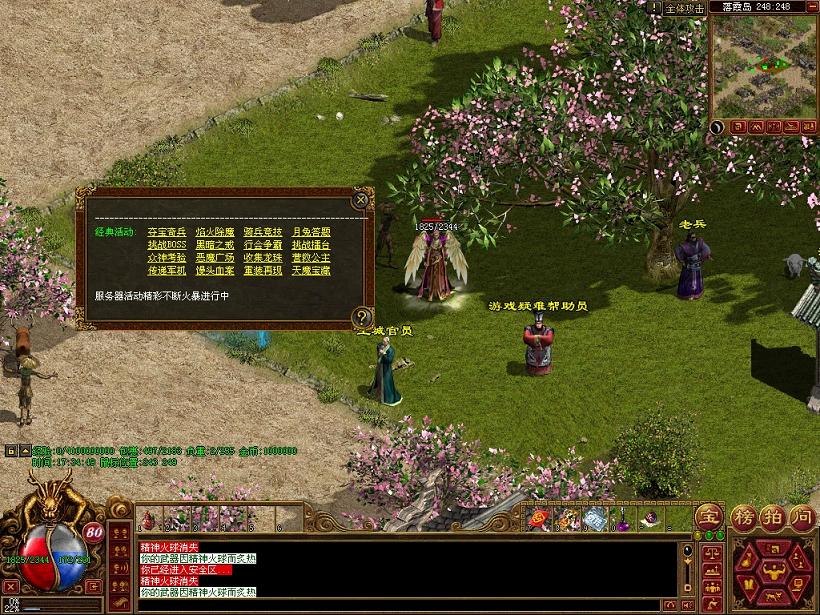Select the 恶魔广场 activity link
This screenshot has height=615, width=820.
(x=215, y=258)
